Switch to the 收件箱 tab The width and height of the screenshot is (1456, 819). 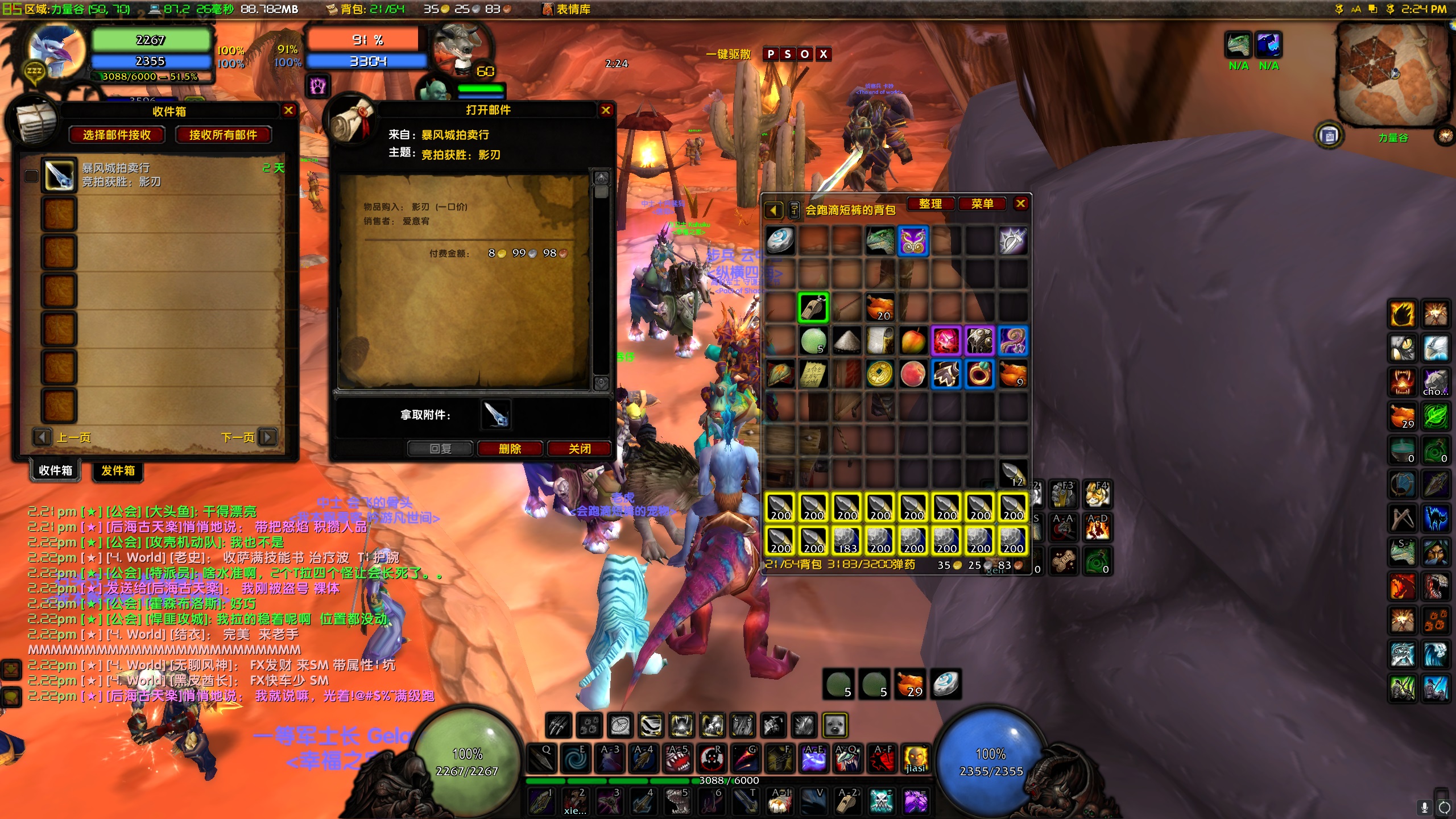click(x=55, y=470)
